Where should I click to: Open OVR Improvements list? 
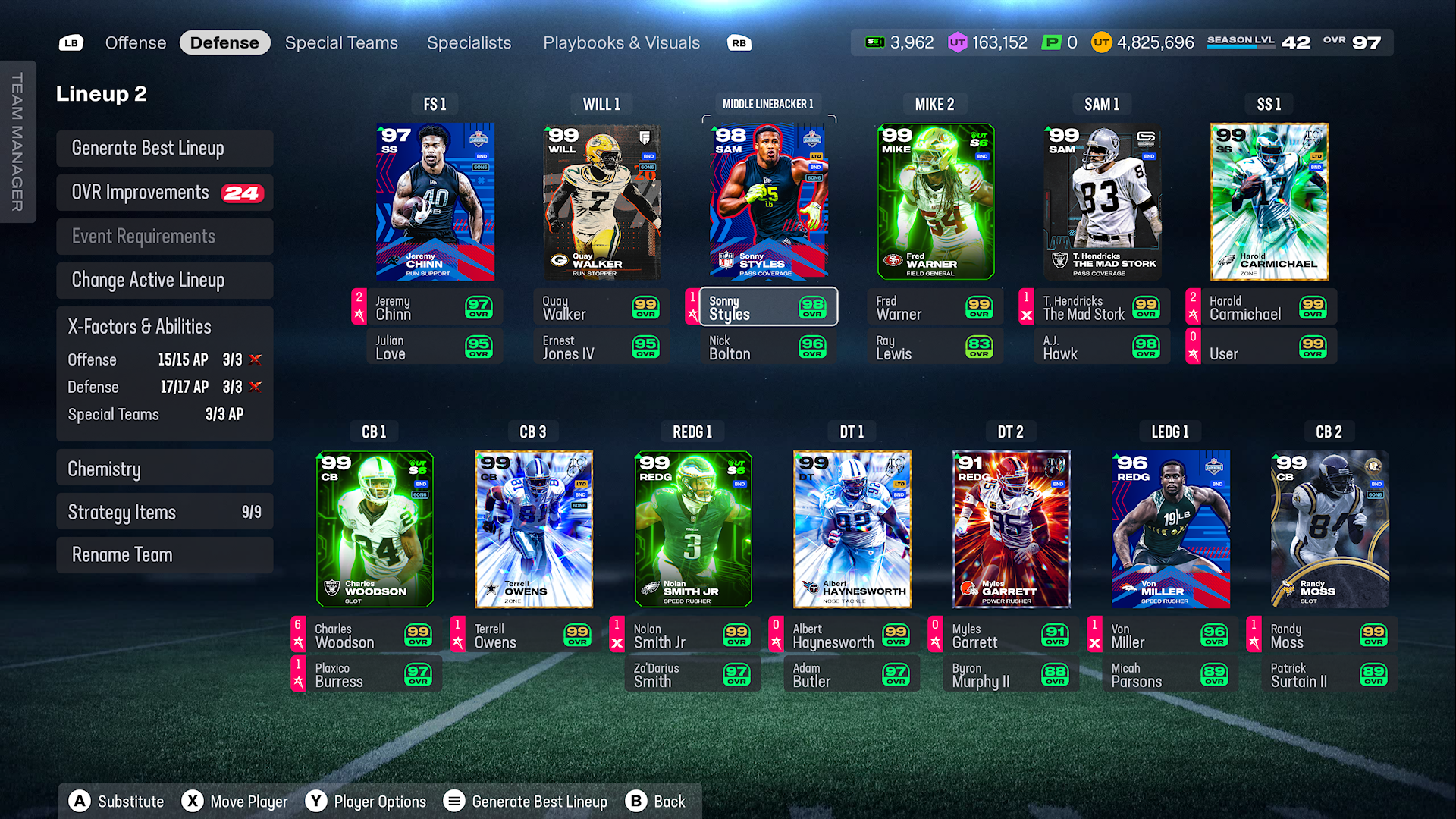pos(165,193)
